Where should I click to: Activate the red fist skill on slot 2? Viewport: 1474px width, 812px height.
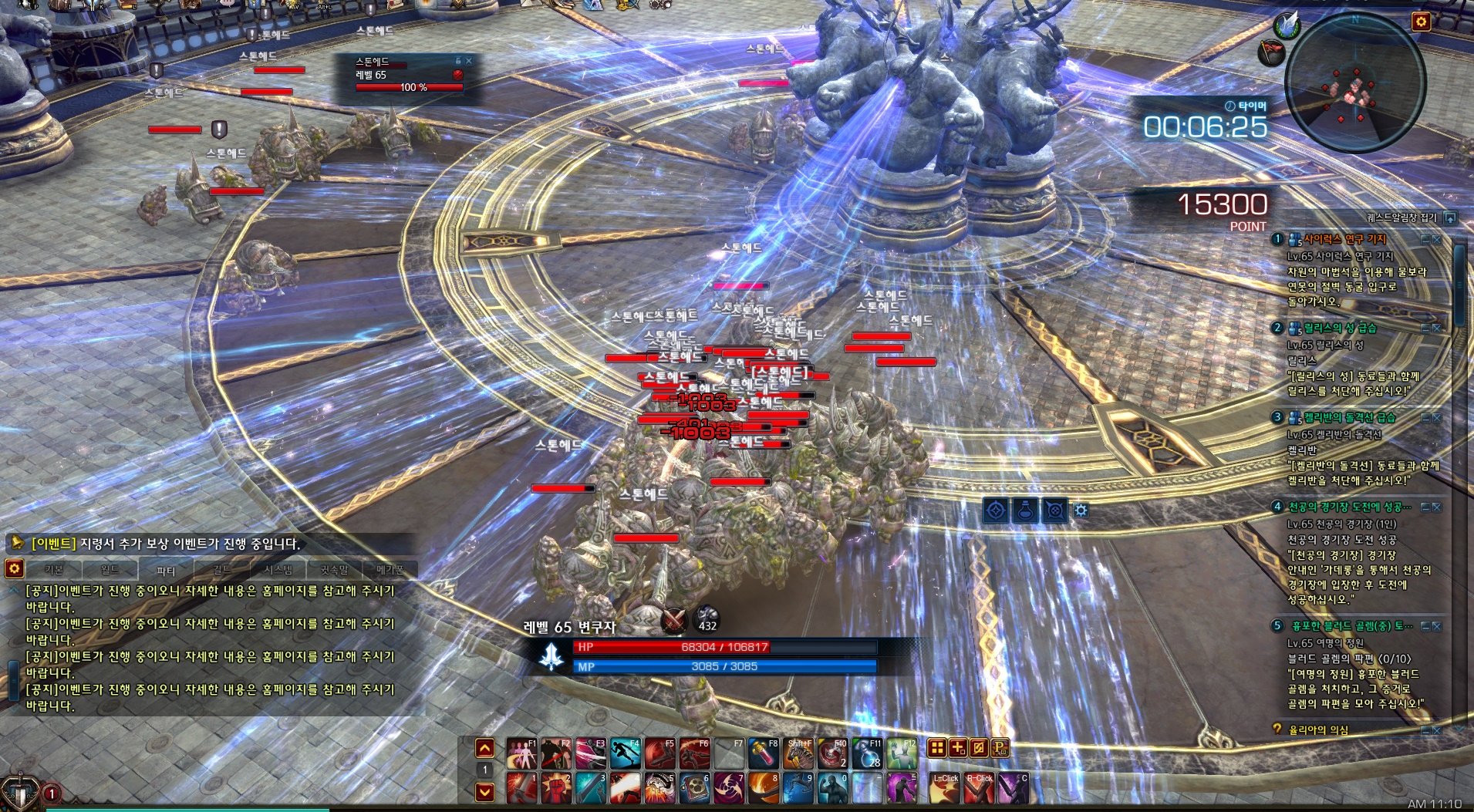pos(555,788)
